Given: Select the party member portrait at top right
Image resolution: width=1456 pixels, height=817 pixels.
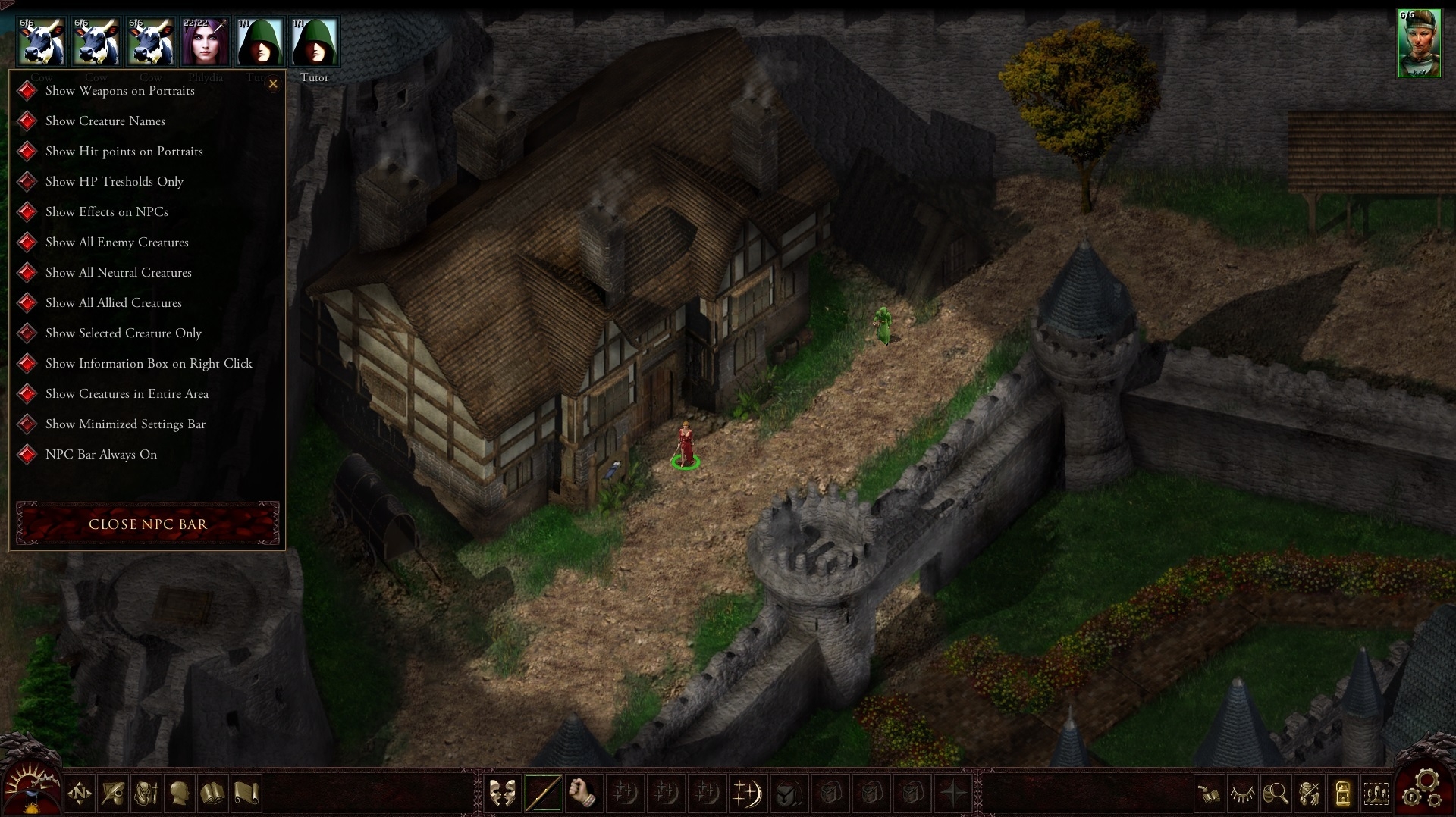Looking at the screenshot, I should (x=1419, y=43).
